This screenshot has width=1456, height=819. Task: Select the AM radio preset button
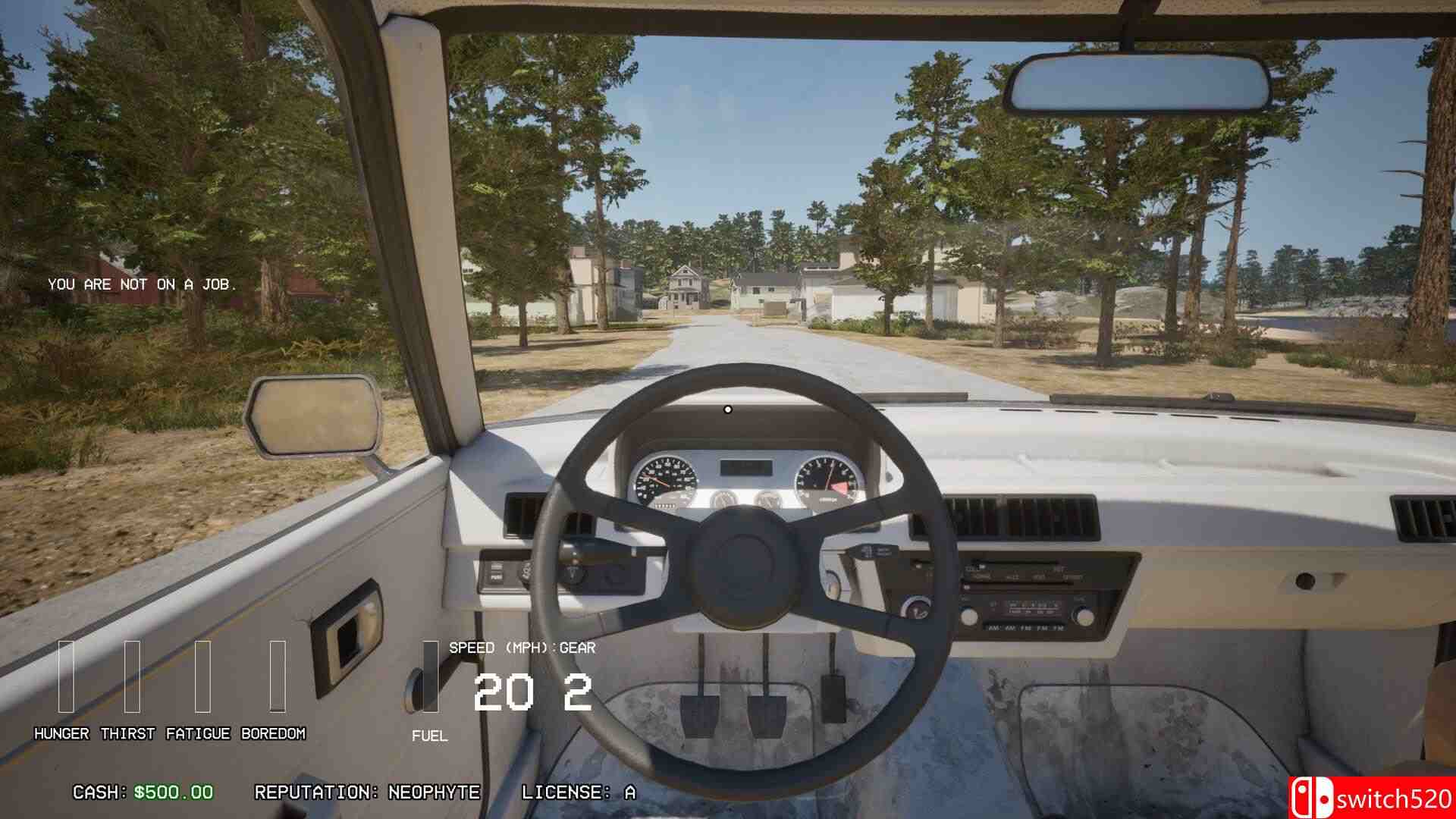pos(993,628)
